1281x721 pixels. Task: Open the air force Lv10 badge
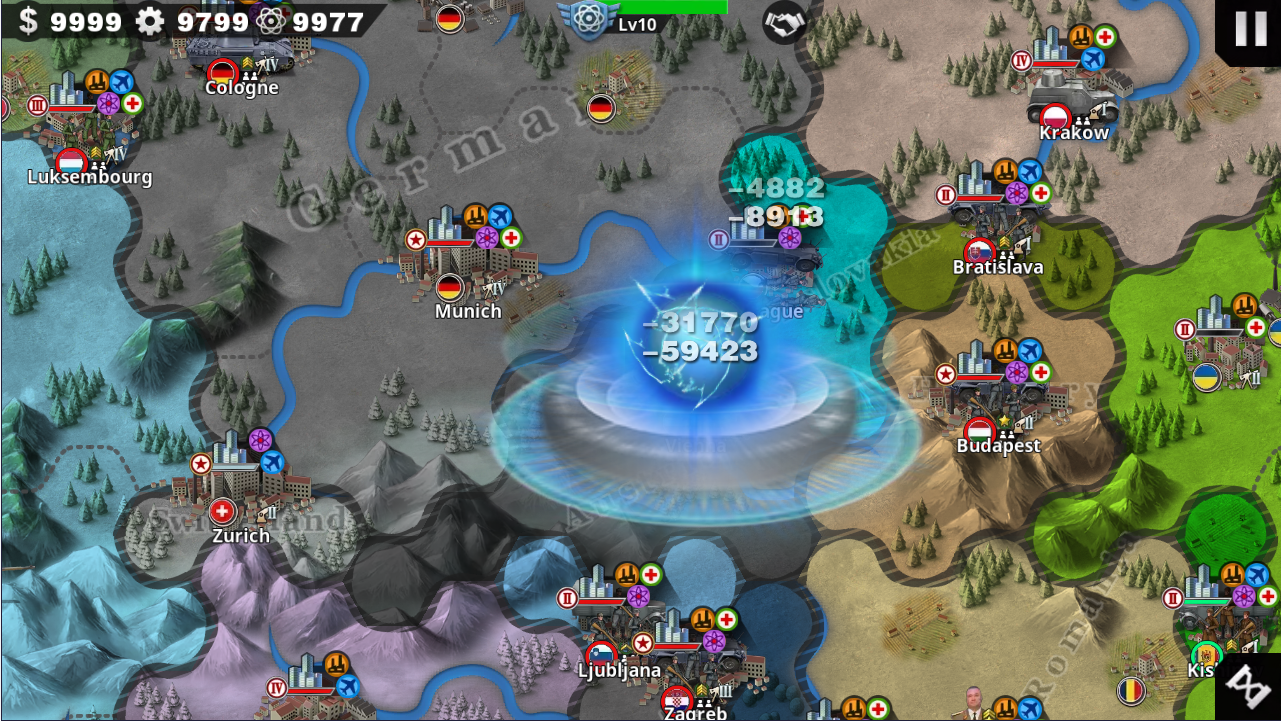pyautogui.click(x=589, y=20)
